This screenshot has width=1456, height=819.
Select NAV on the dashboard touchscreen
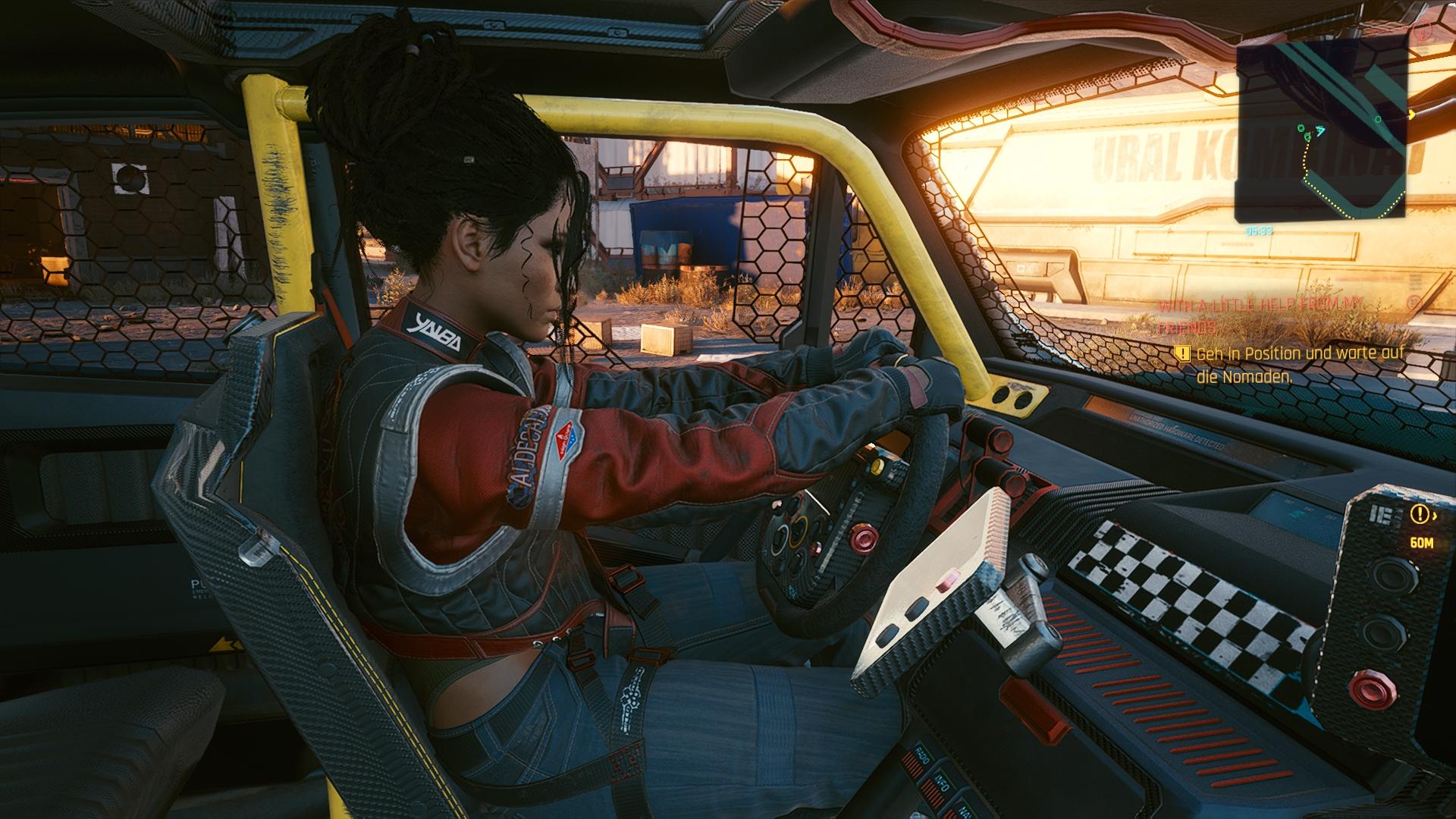(963, 811)
